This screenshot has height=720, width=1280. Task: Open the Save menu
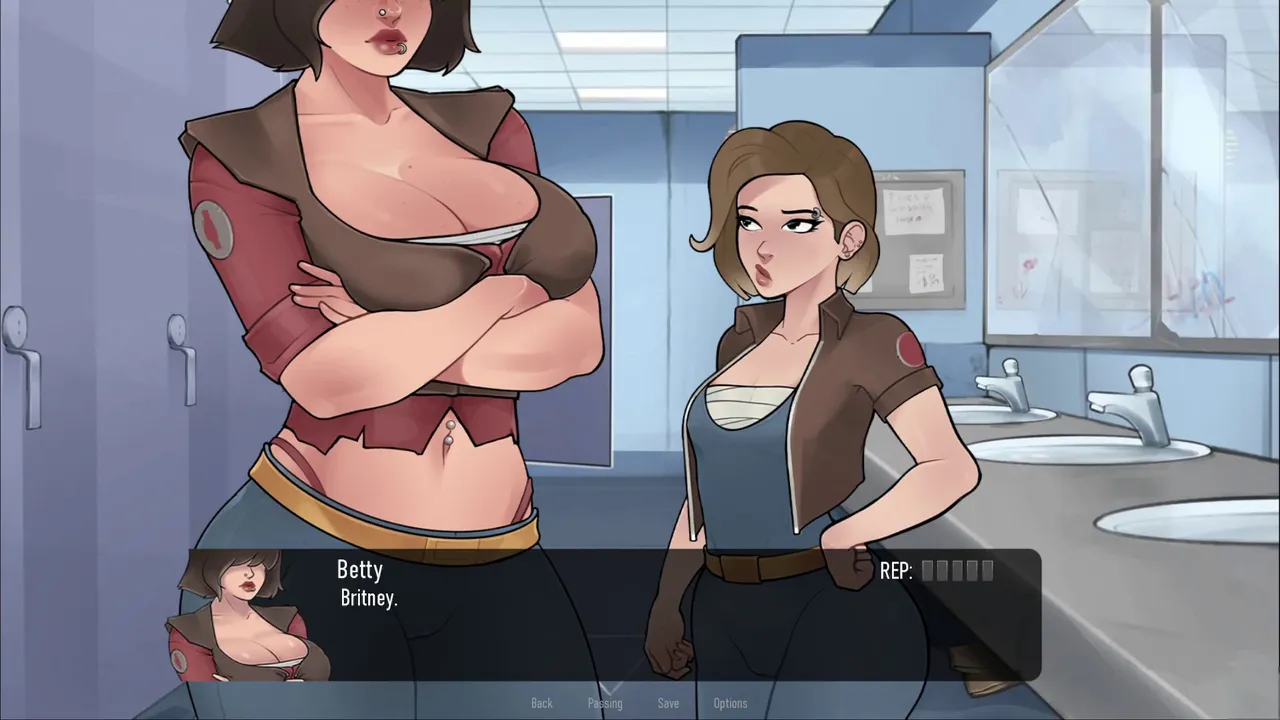(x=668, y=703)
